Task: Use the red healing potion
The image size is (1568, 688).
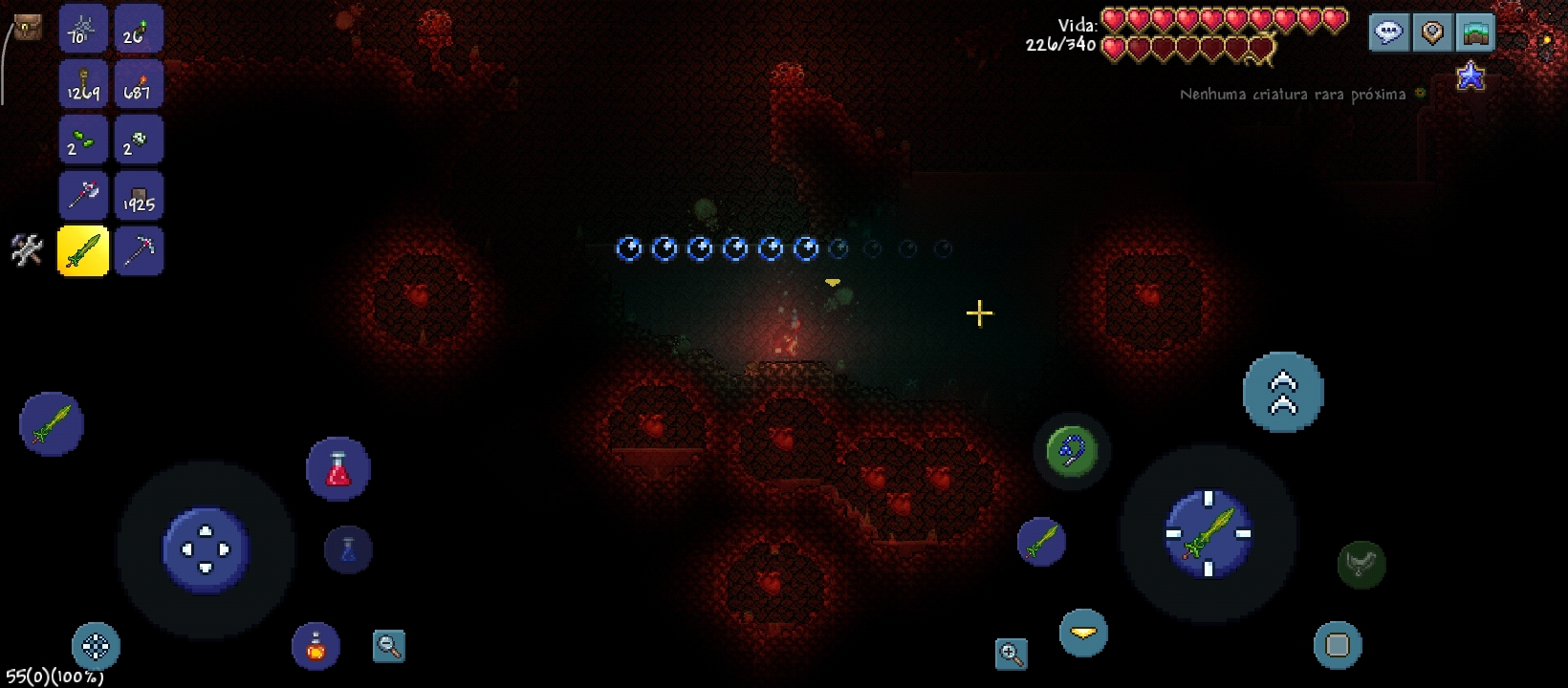Action: click(x=338, y=469)
